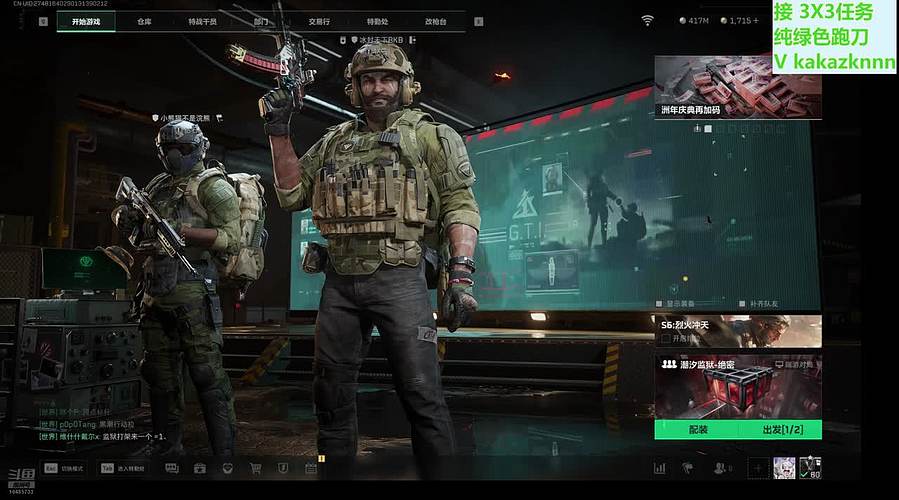Open the 开始游戏 (Start Game) tab
The width and height of the screenshot is (899, 500).
click(x=86, y=21)
